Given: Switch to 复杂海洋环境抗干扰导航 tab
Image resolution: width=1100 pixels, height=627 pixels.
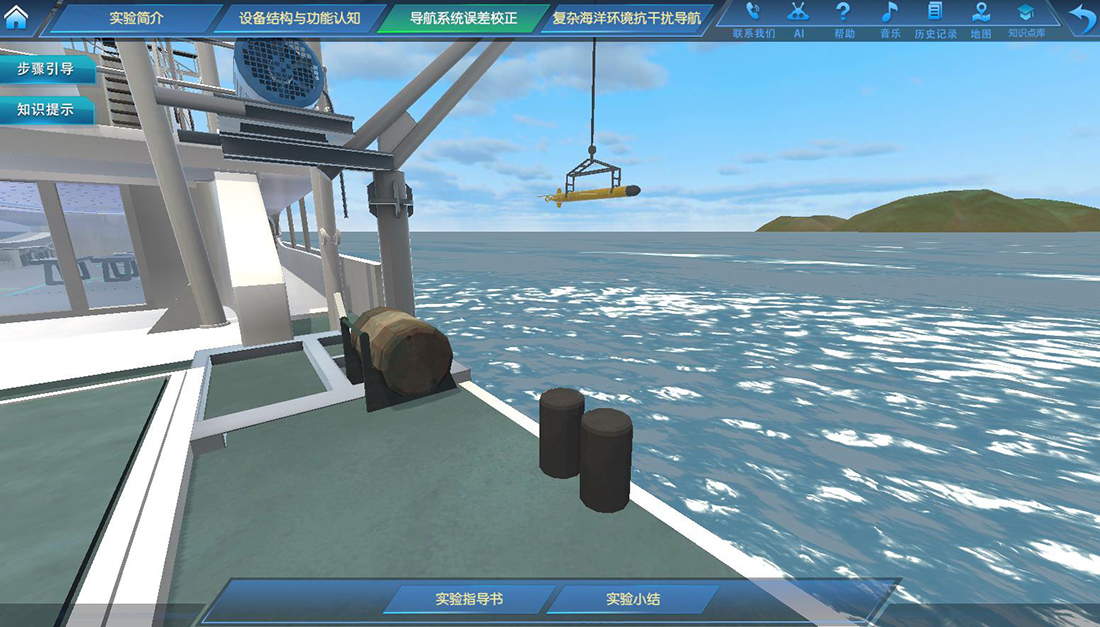Looking at the screenshot, I should (x=627, y=18).
